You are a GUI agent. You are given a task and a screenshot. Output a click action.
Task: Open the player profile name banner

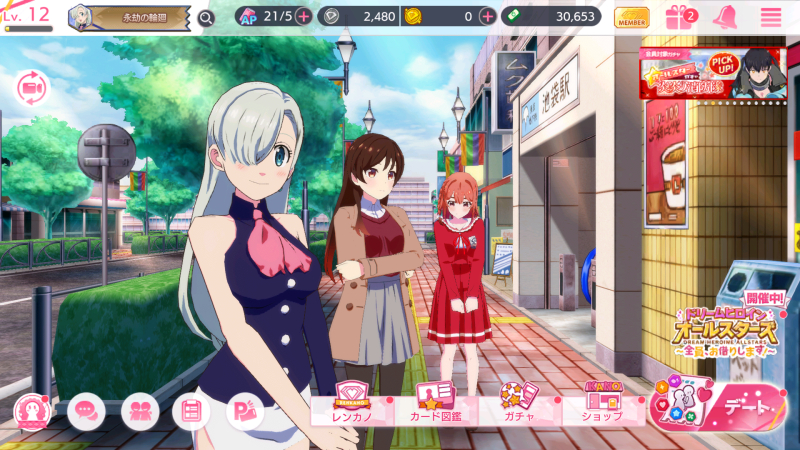tap(129, 17)
